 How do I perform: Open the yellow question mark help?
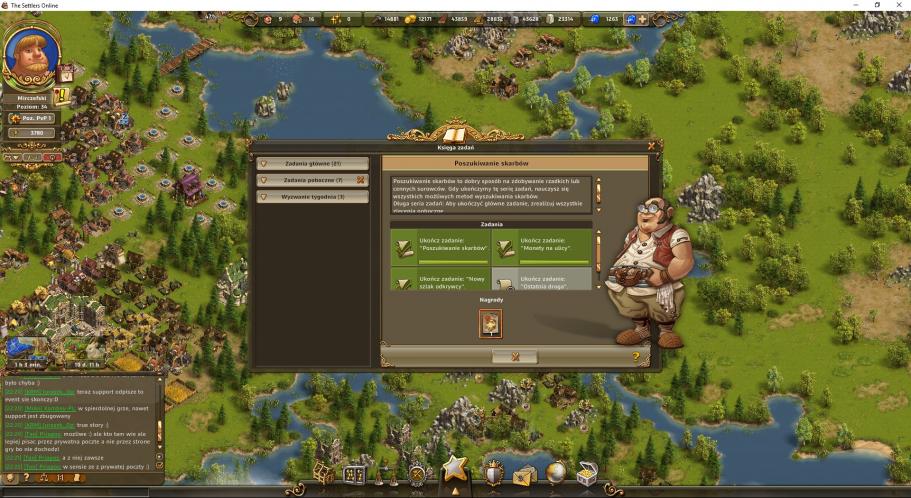click(x=636, y=356)
